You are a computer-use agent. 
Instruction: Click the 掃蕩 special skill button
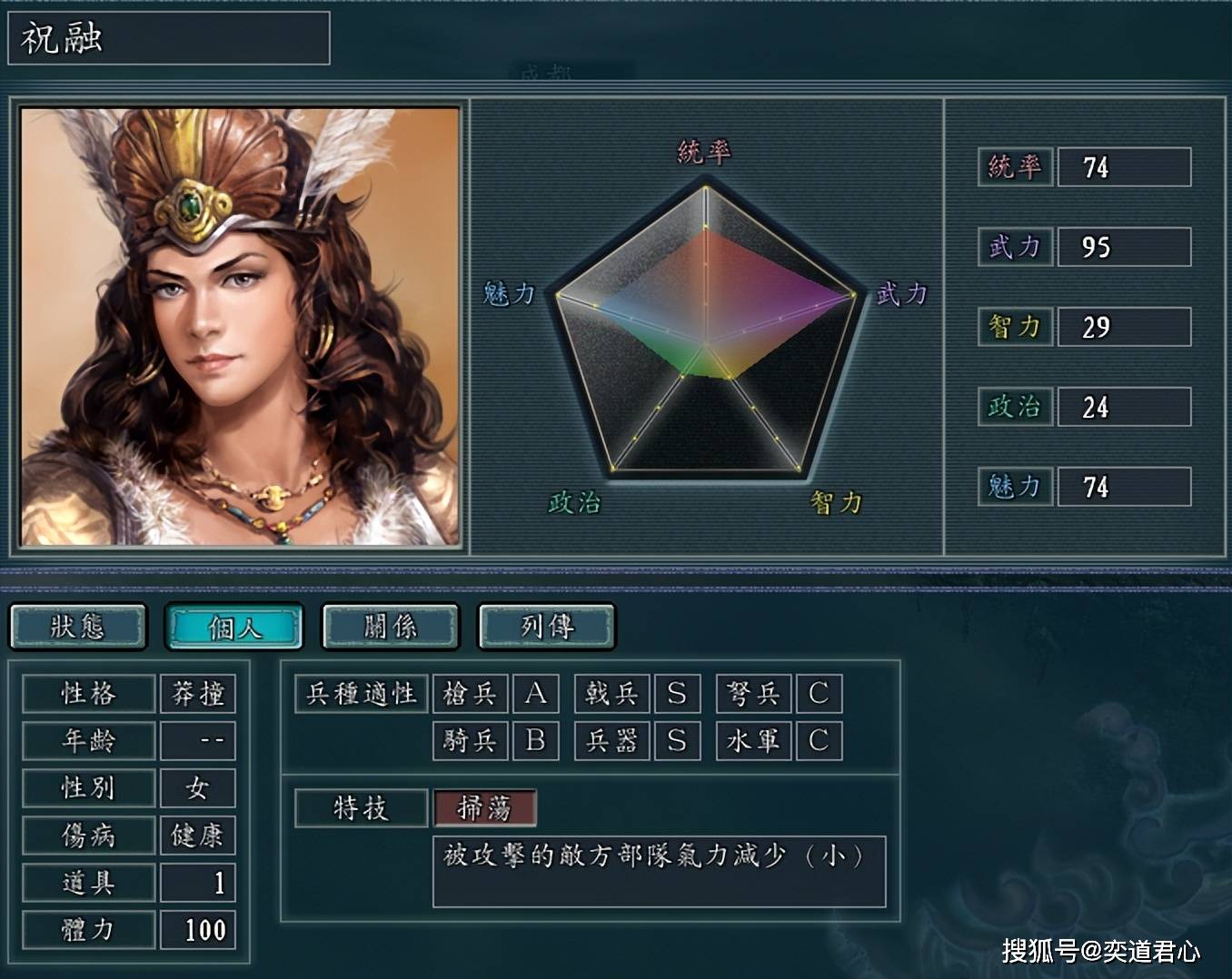tap(485, 807)
